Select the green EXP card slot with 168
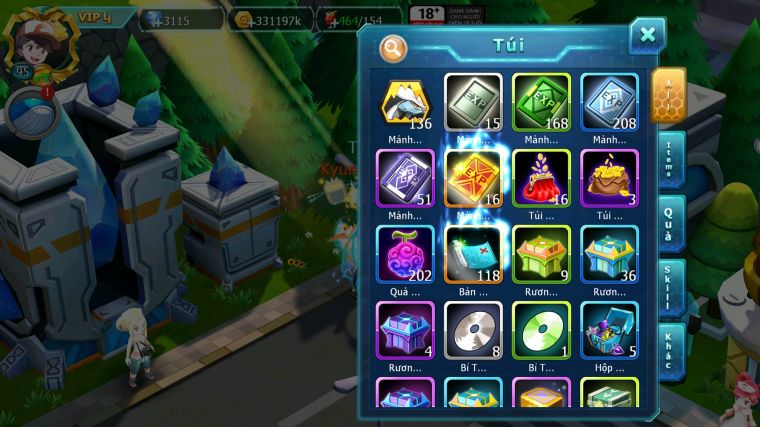 (541, 103)
